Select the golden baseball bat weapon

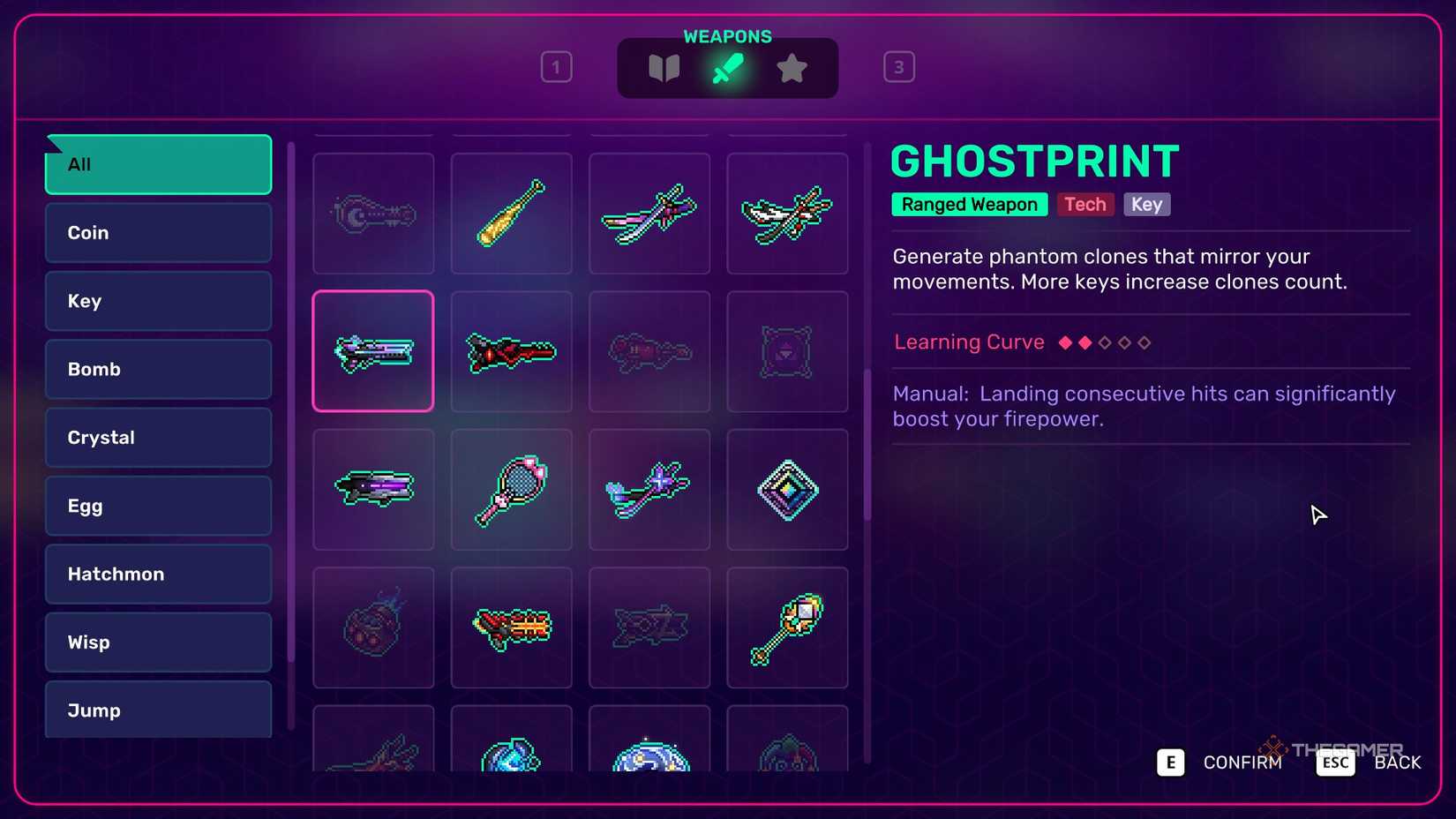point(512,214)
